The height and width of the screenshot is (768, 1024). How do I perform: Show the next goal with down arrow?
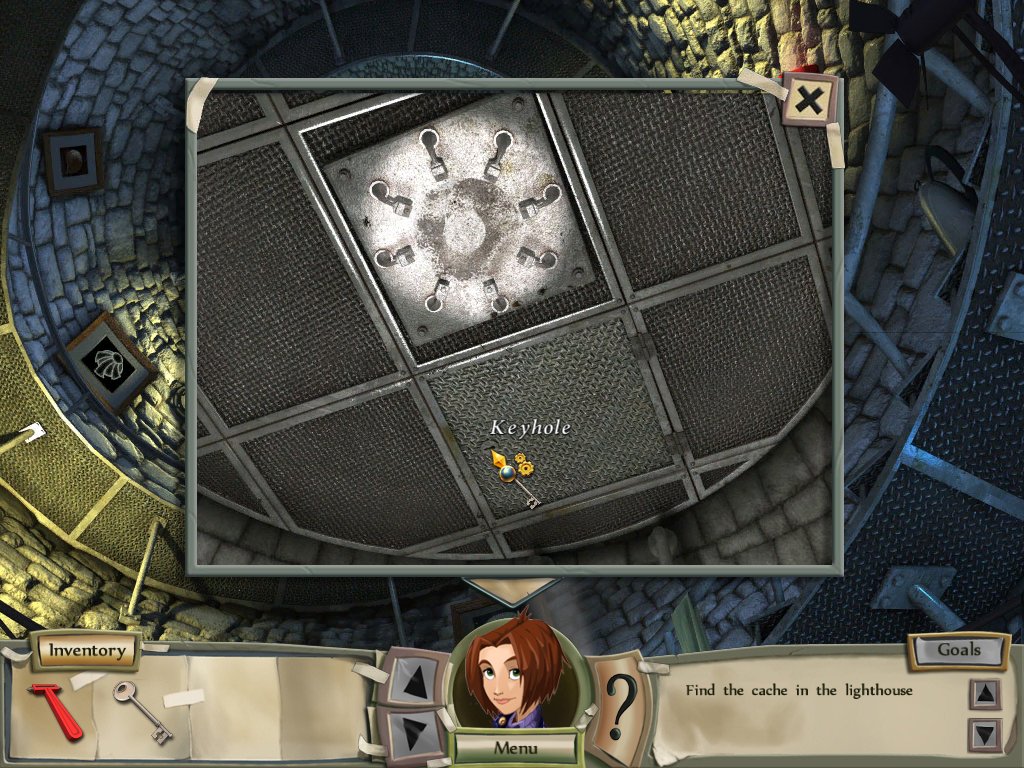[985, 735]
